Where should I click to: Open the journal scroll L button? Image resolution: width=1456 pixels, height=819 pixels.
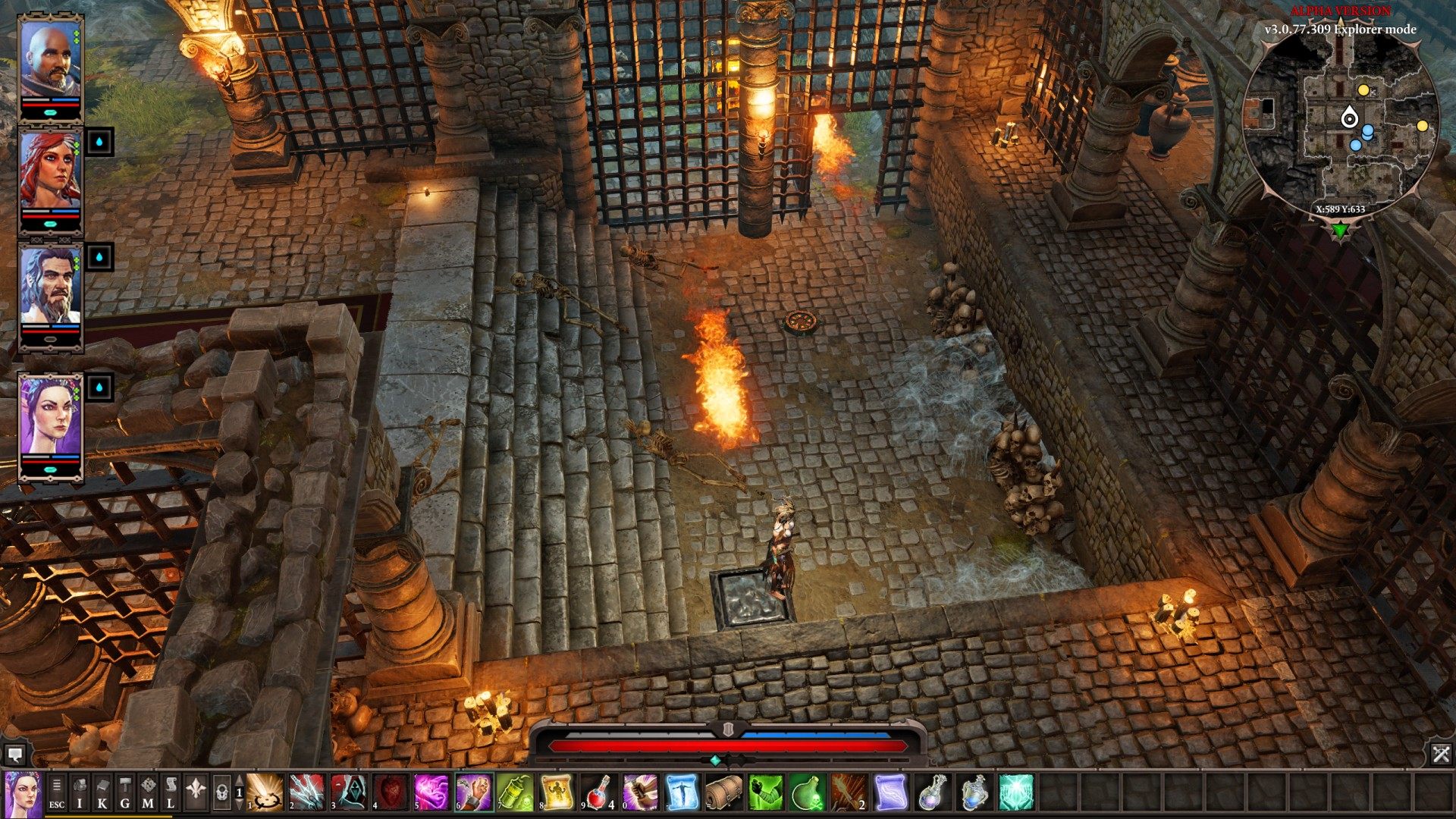(171, 792)
